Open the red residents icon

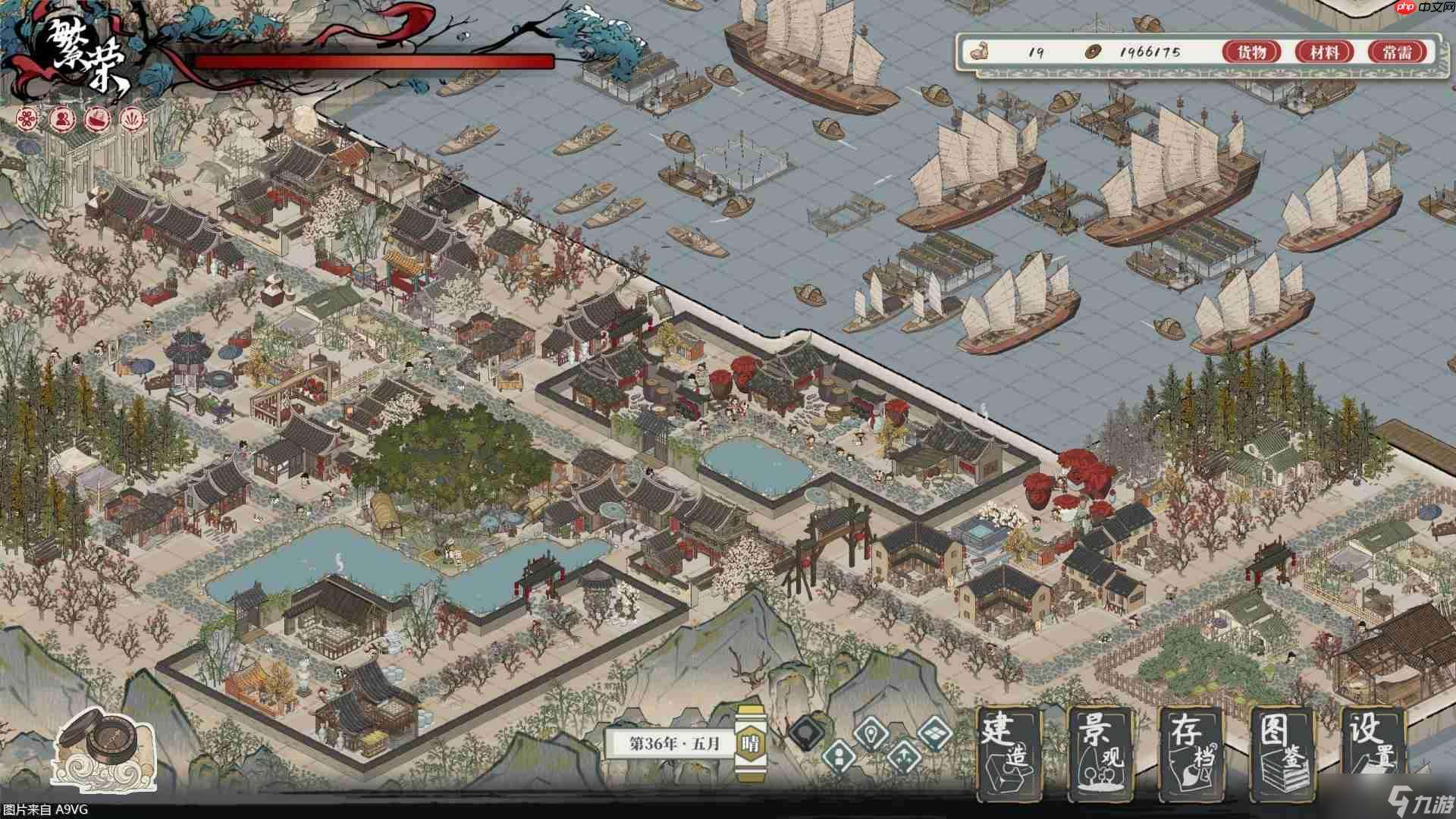tap(62, 118)
